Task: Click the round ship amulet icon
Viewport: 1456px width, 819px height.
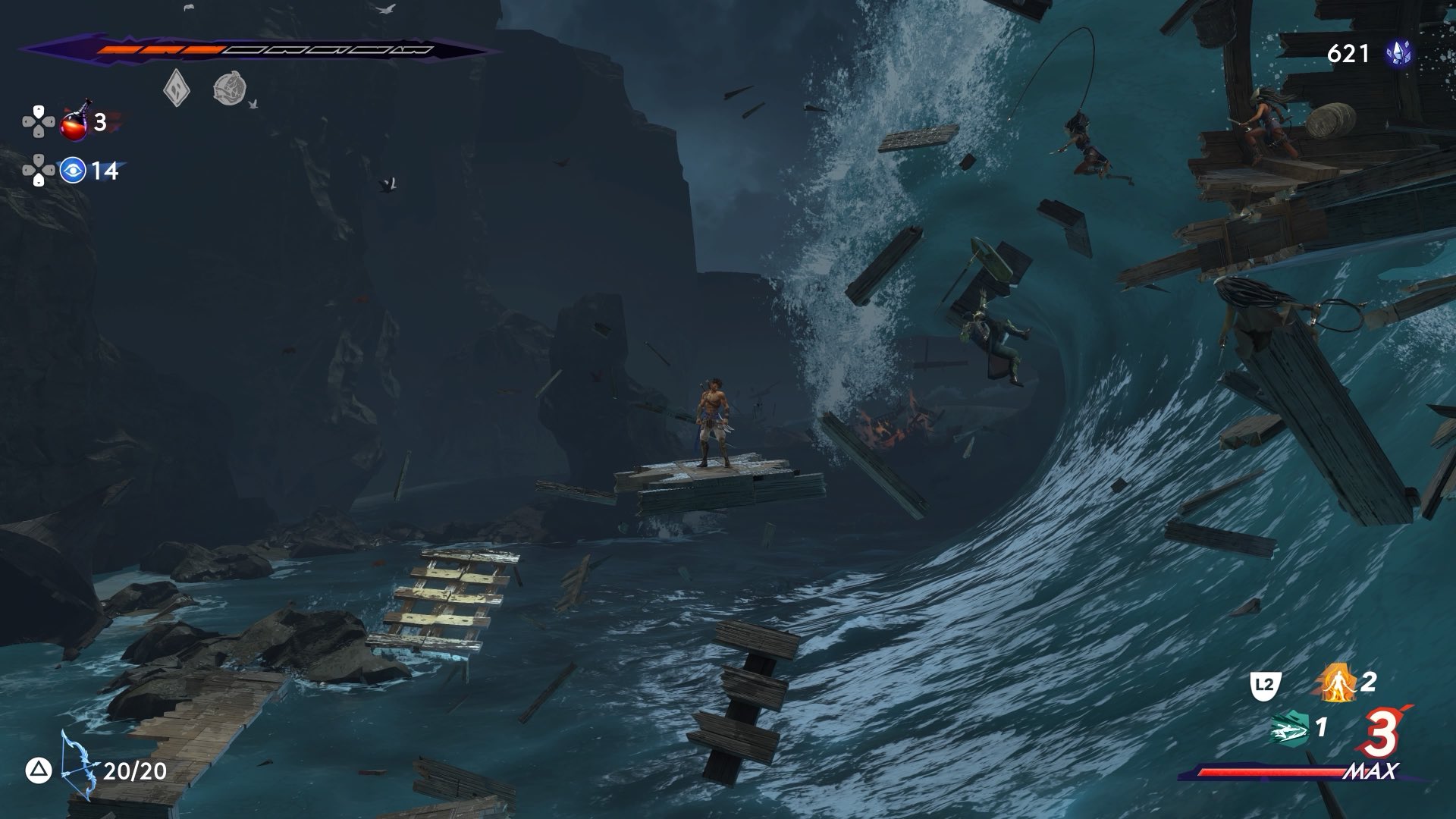Action: 227,89
